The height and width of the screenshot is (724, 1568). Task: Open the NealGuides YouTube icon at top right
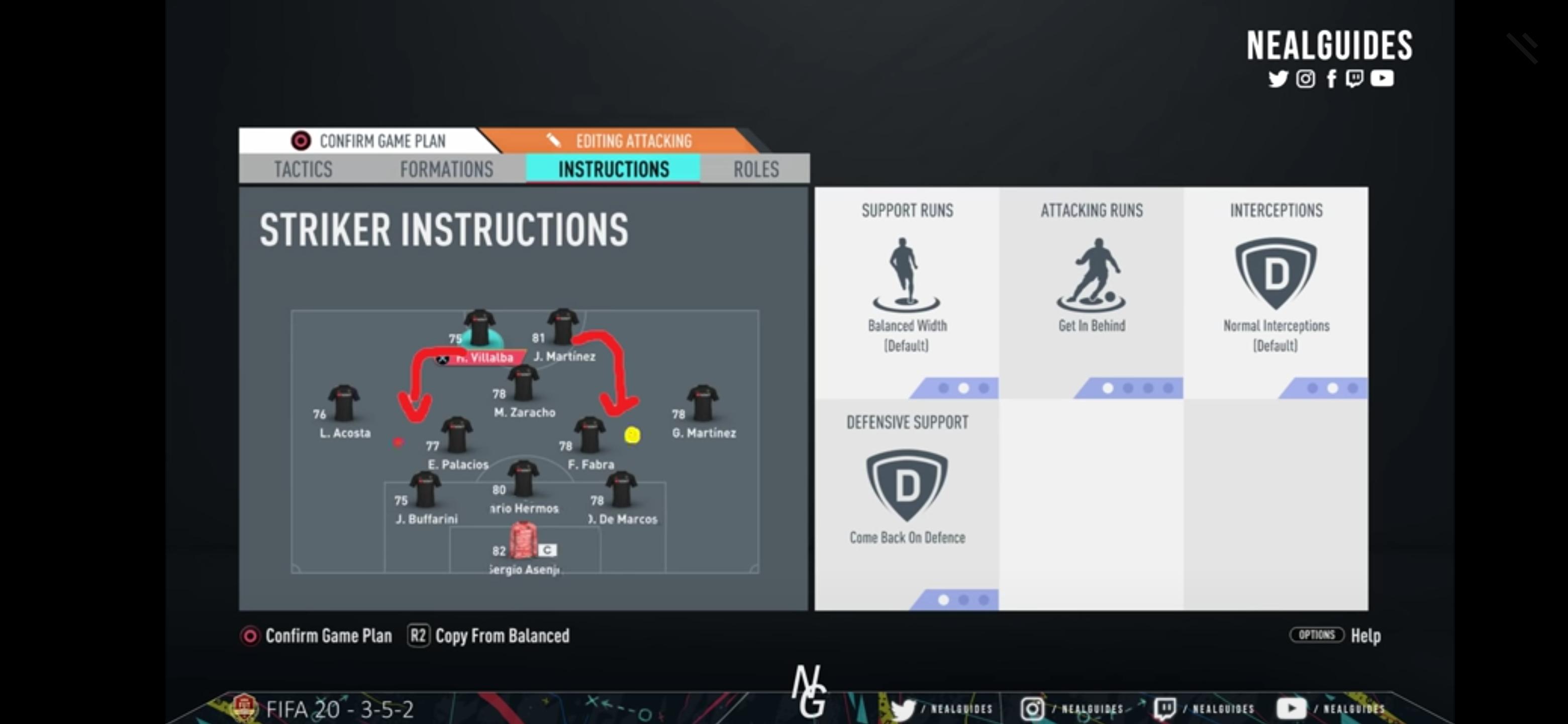point(1382,78)
